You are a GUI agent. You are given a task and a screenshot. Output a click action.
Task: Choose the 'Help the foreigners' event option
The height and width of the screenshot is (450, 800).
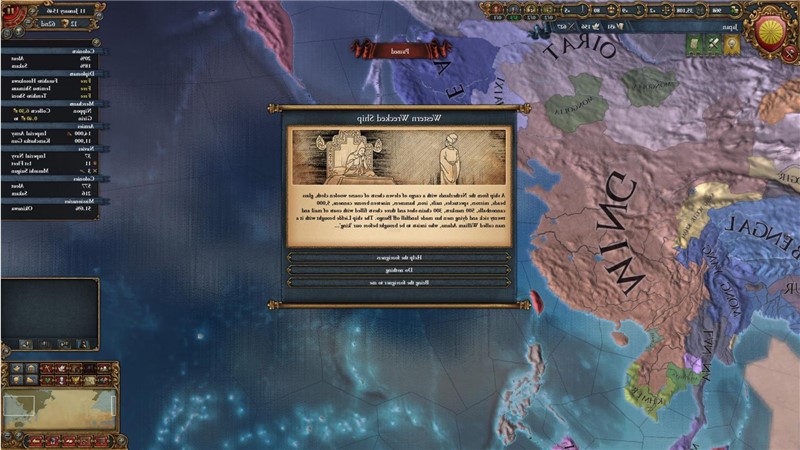click(x=400, y=257)
